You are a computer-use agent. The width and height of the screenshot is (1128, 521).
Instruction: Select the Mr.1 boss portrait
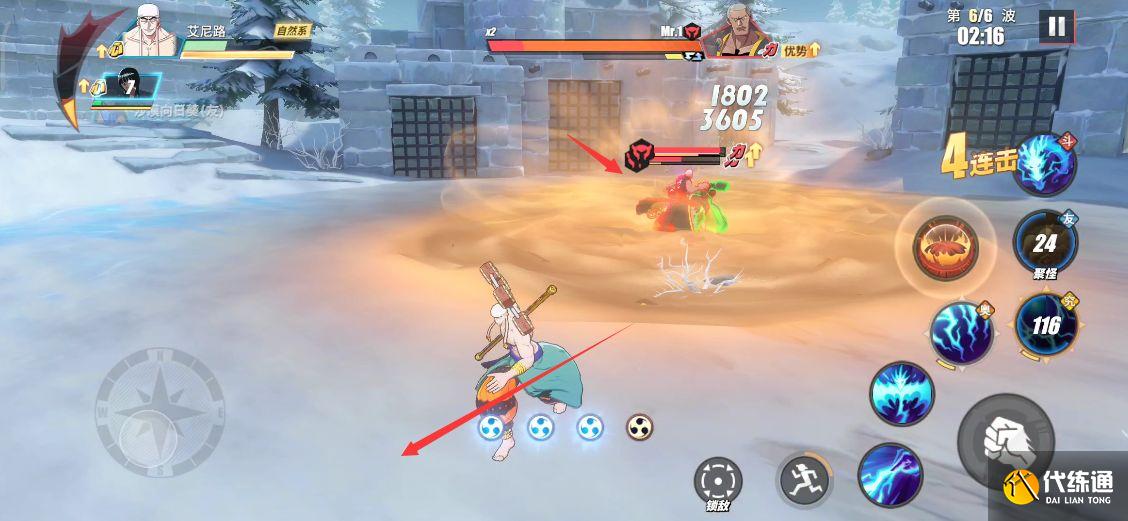(735, 35)
